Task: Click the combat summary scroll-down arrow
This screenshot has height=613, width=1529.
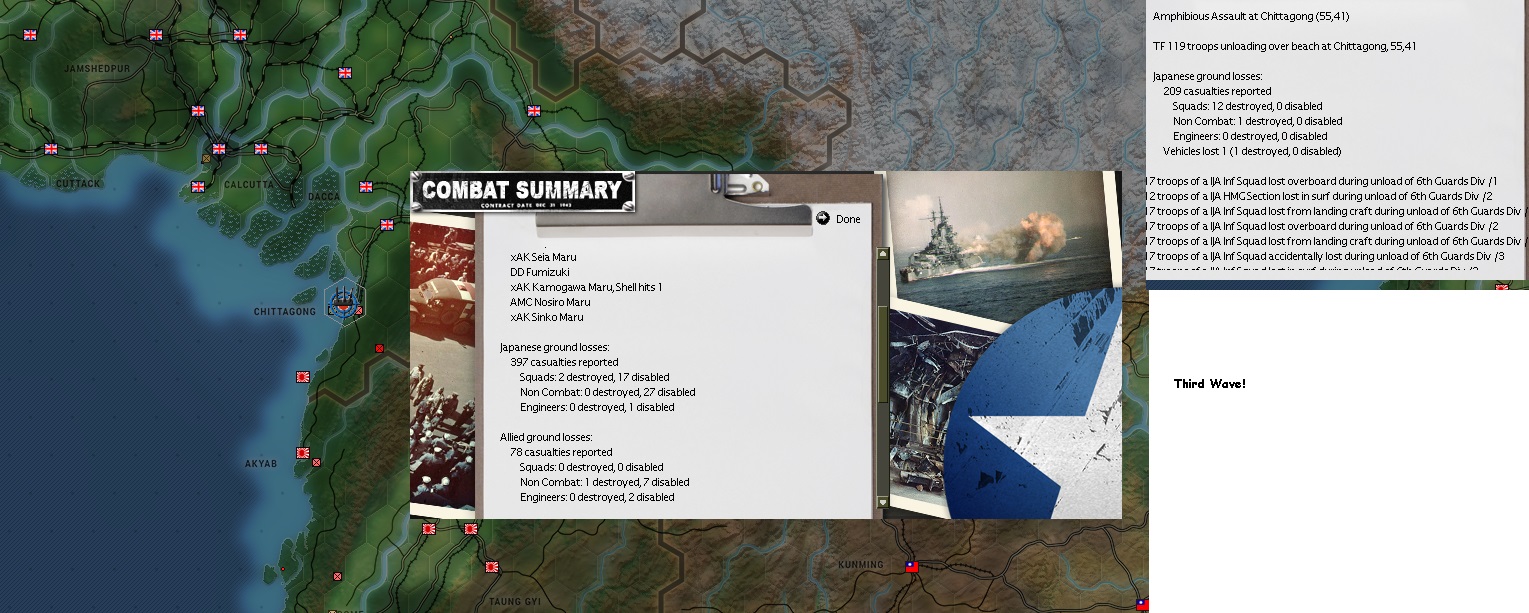Action: (x=882, y=502)
